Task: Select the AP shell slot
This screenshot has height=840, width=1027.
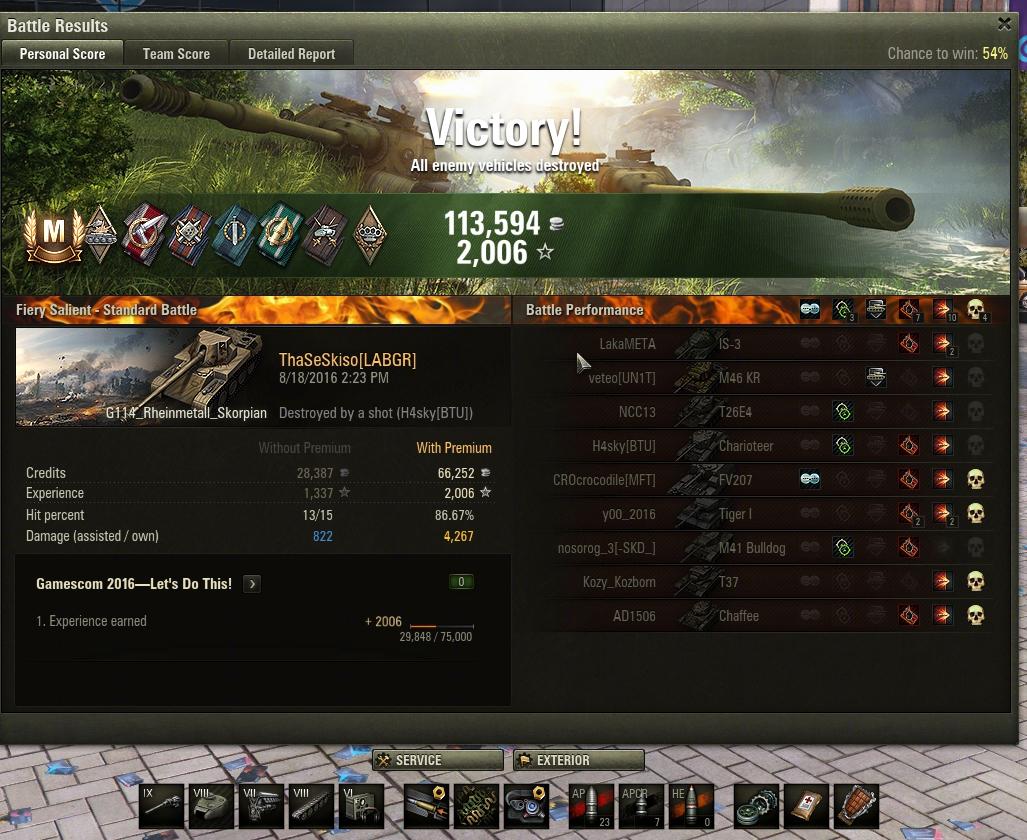Action: 589,806
